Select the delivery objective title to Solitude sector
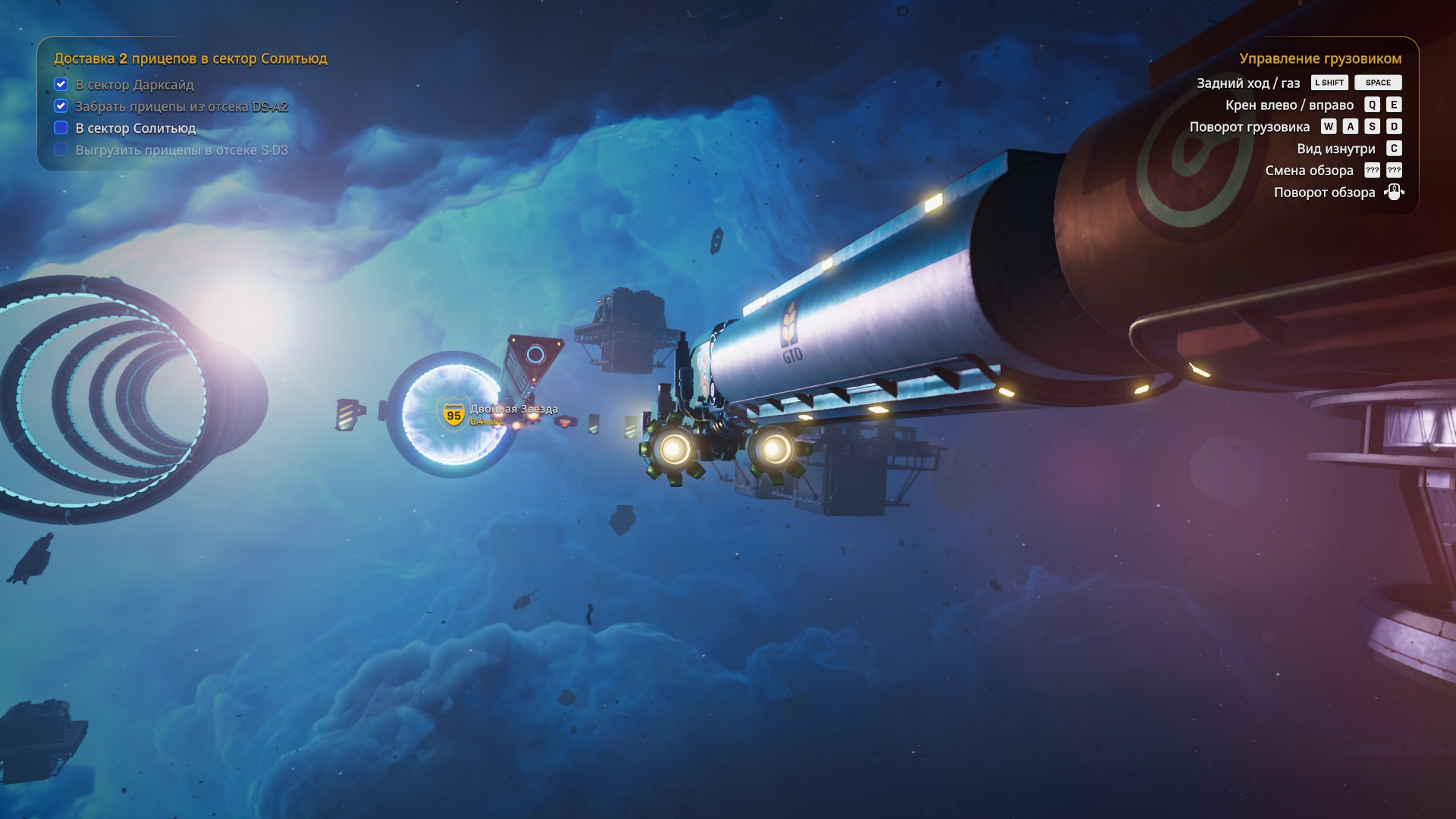1456x819 pixels. click(190, 58)
